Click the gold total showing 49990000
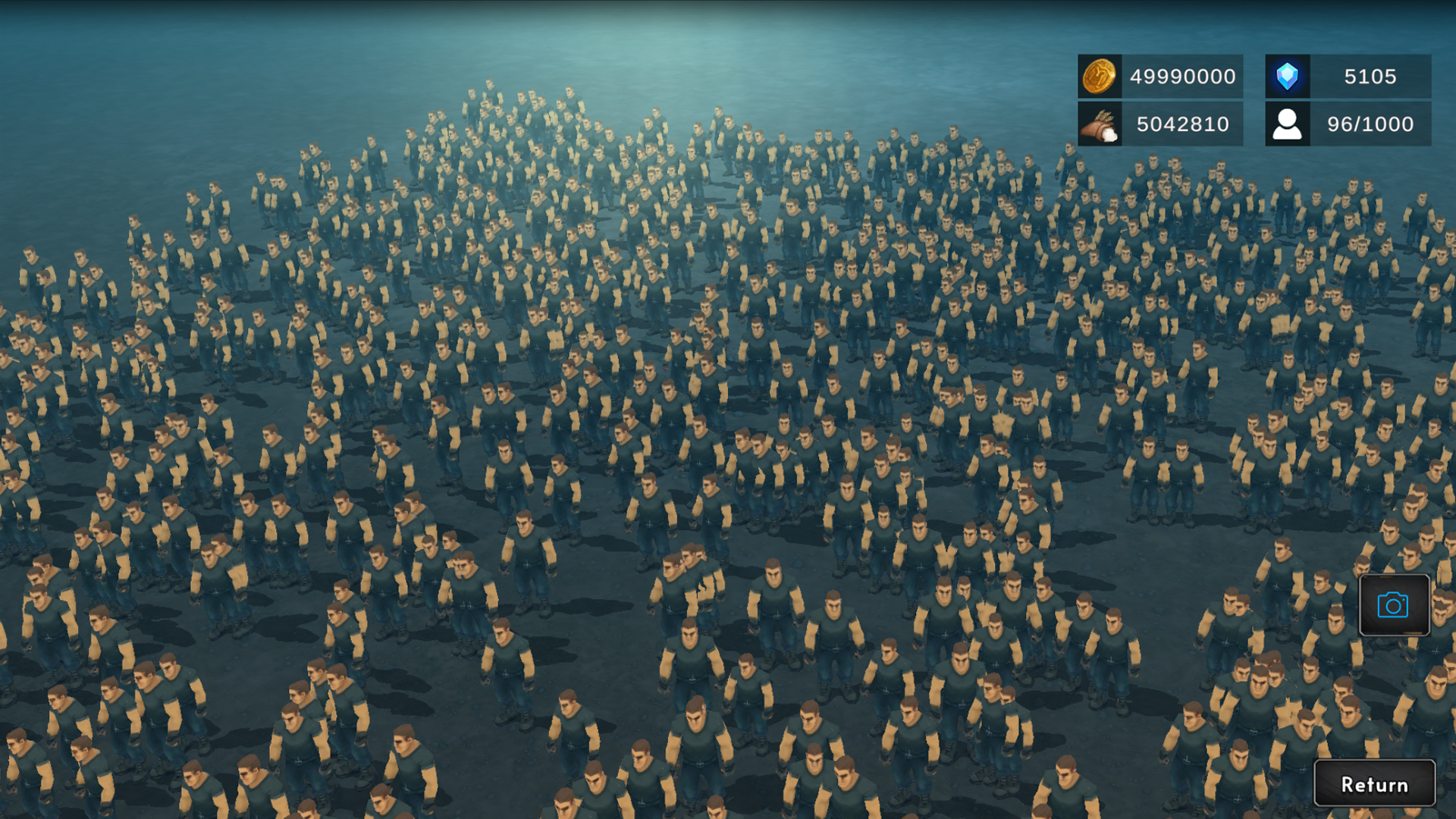Image resolution: width=1456 pixels, height=819 pixels. [1181, 76]
